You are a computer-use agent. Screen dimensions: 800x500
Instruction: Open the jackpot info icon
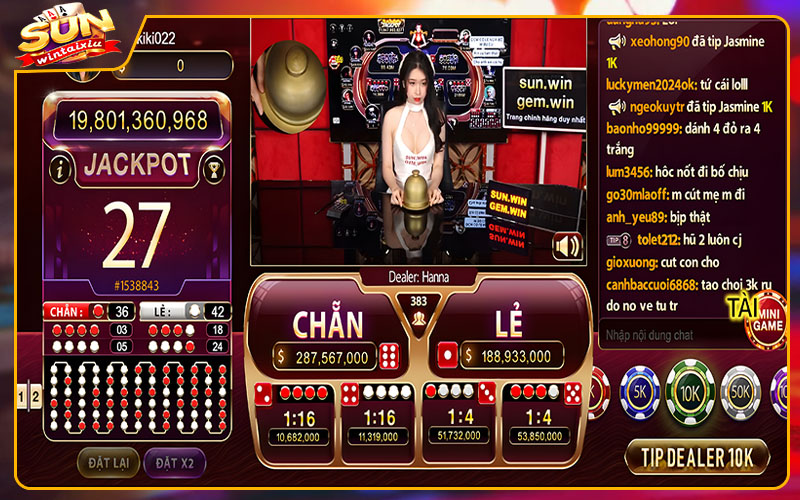point(61,169)
